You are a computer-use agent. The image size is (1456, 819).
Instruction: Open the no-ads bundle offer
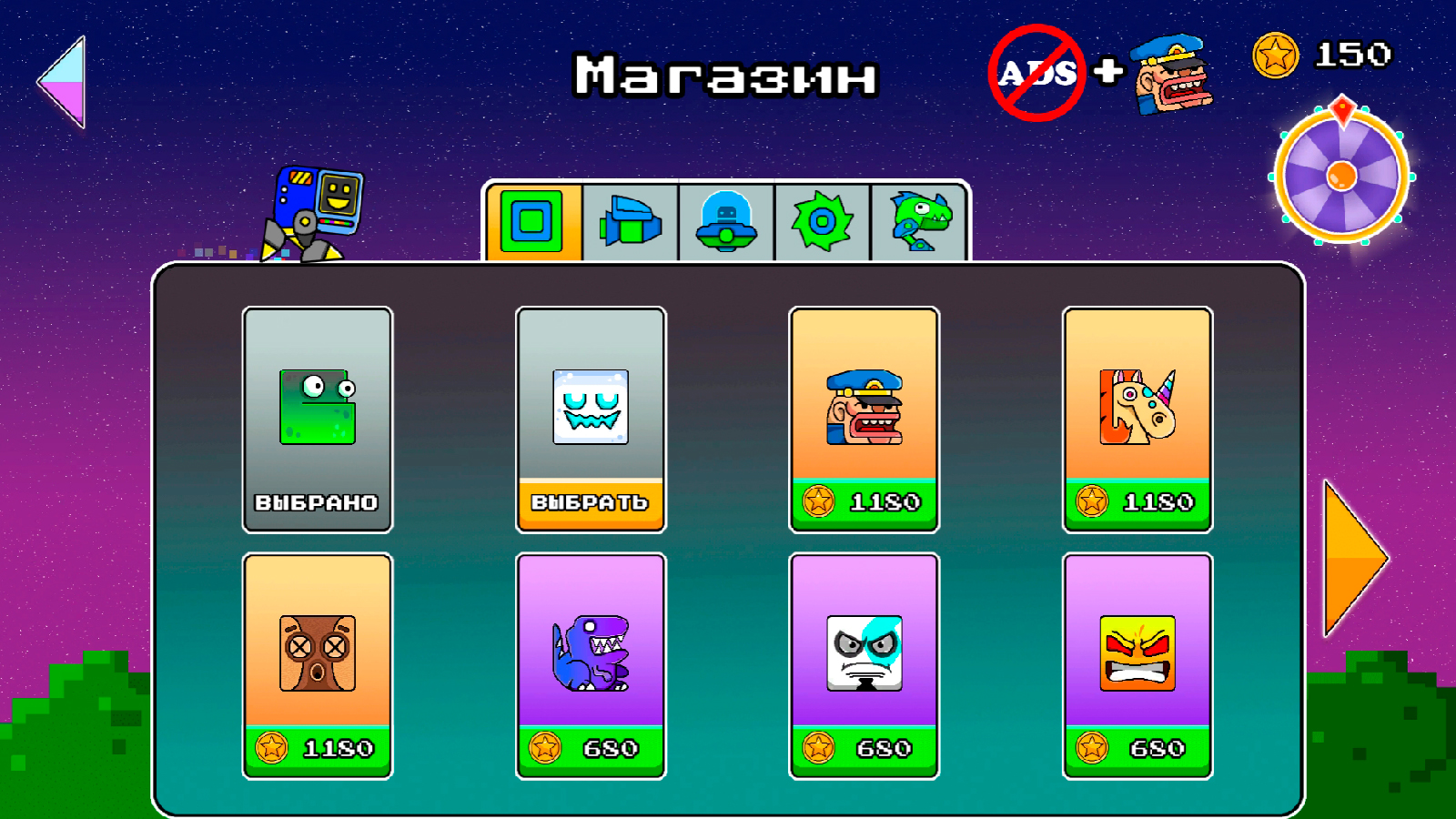[x=1101, y=73]
